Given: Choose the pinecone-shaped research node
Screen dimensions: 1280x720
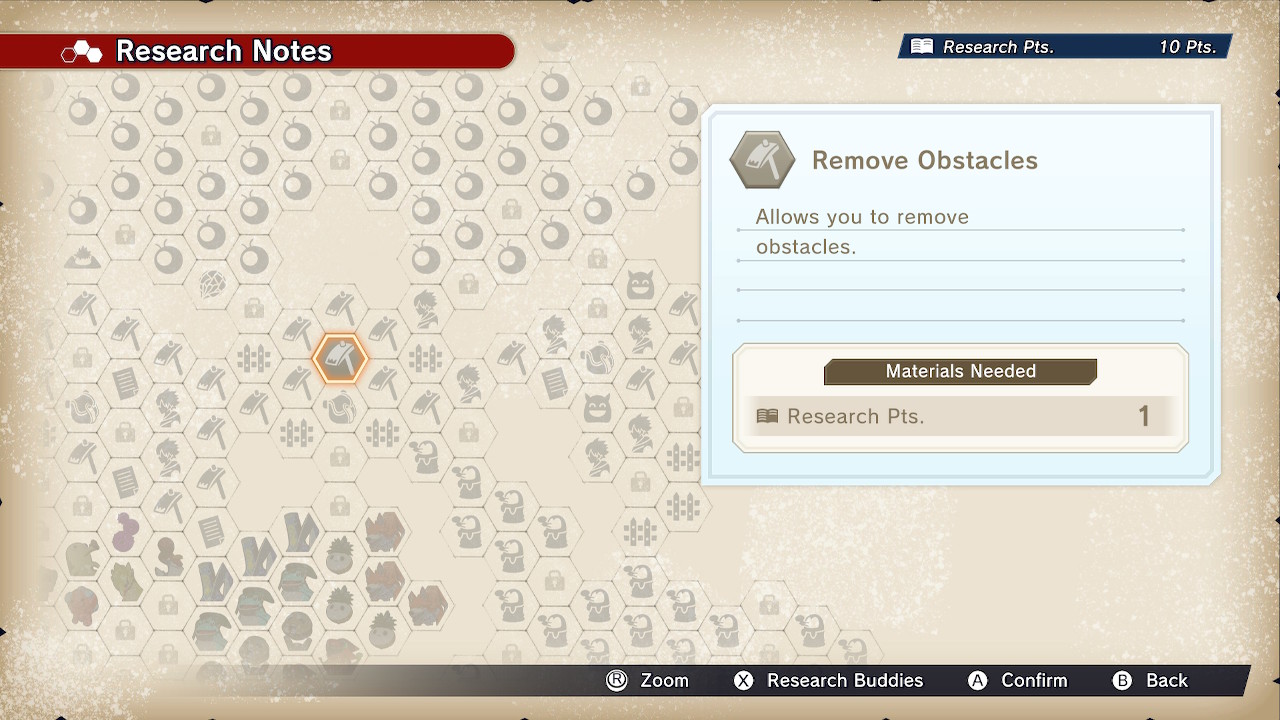Looking at the screenshot, I should coord(211,284).
